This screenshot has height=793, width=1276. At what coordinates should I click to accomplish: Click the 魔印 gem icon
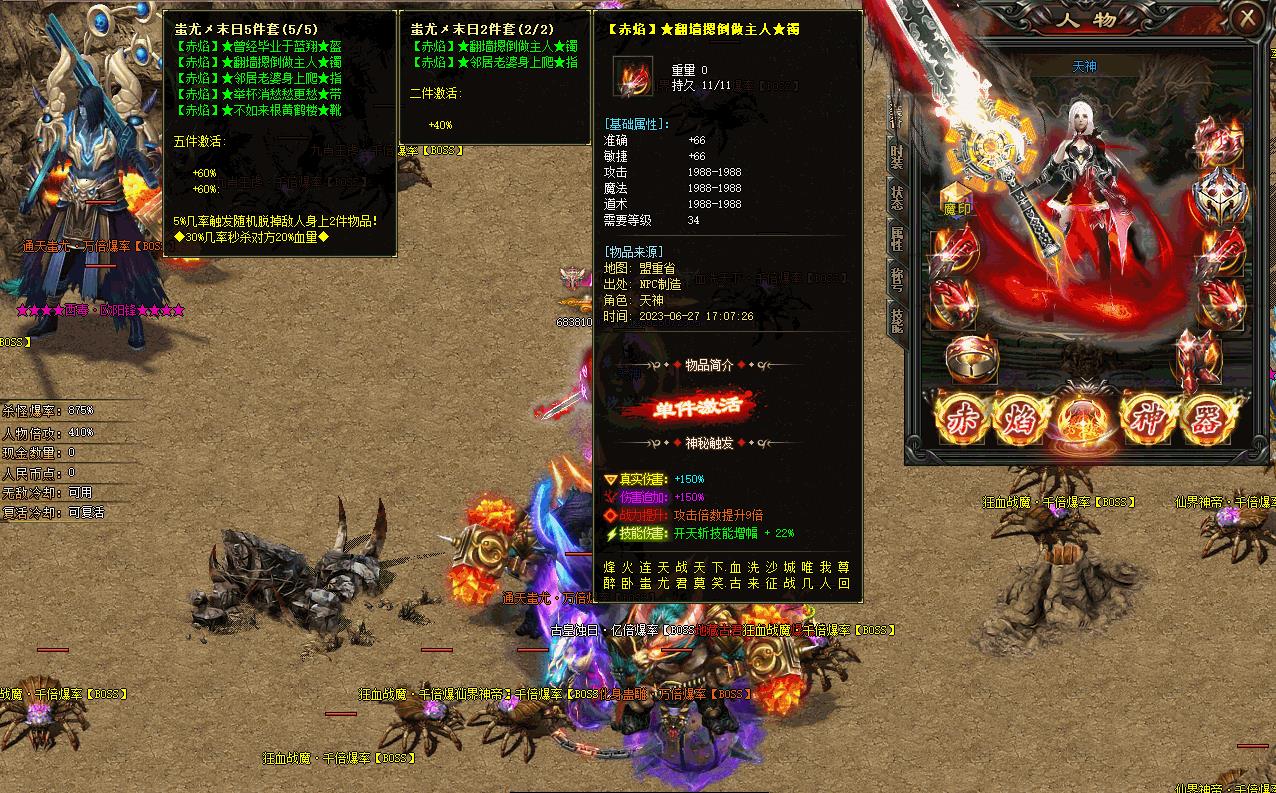[957, 200]
